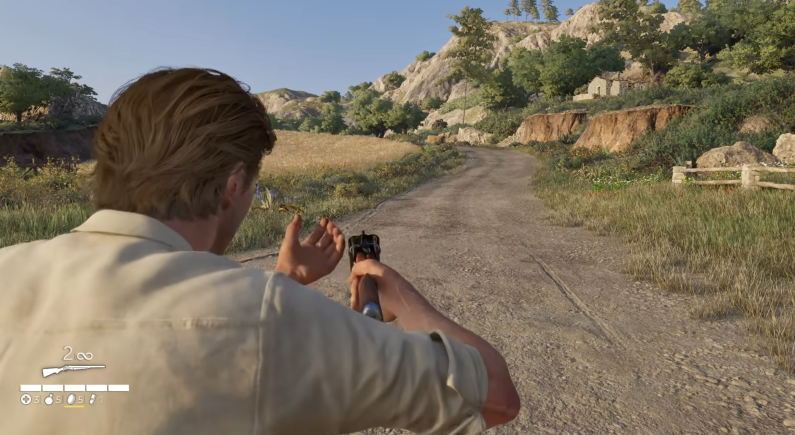795x435 pixels.
Task: Select the shotgun weapon icon
Action: tap(73, 369)
